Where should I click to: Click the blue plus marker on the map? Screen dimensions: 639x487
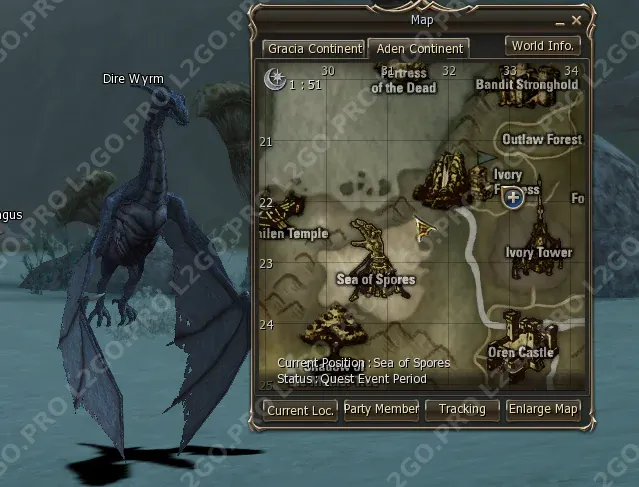click(x=514, y=197)
